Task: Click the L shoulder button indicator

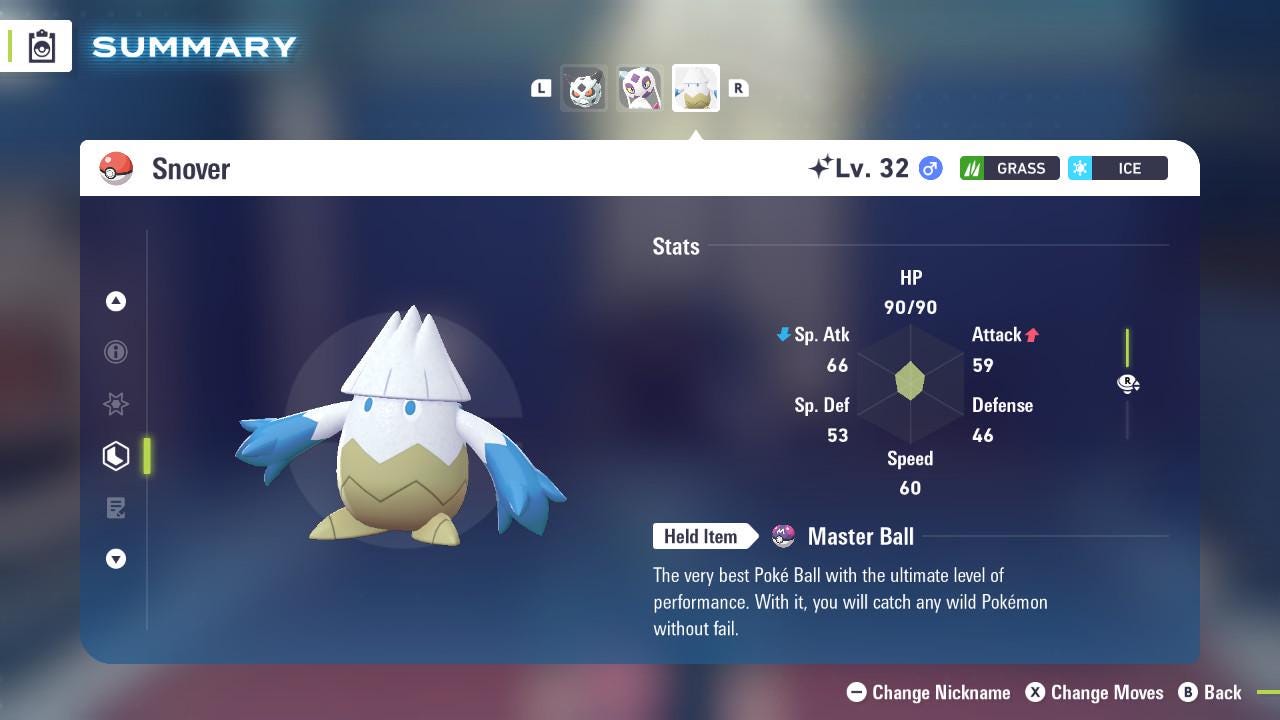Action: (x=541, y=88)
